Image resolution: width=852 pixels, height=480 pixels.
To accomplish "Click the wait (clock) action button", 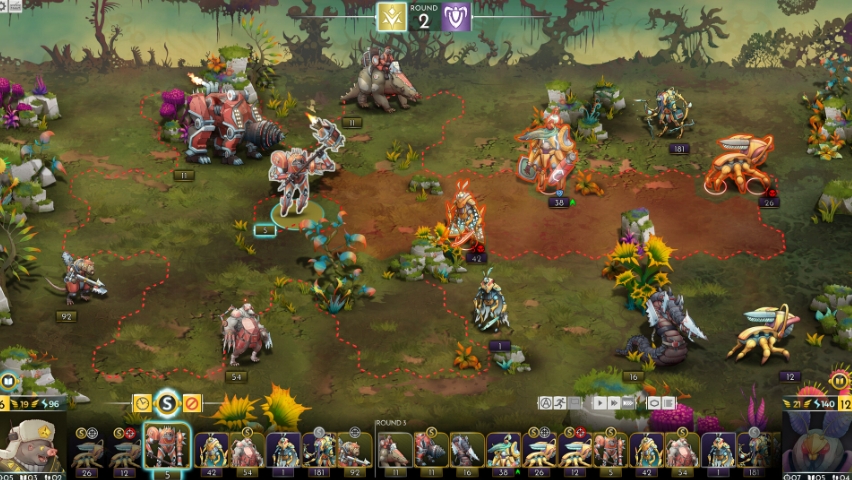I will pos(143,403).
